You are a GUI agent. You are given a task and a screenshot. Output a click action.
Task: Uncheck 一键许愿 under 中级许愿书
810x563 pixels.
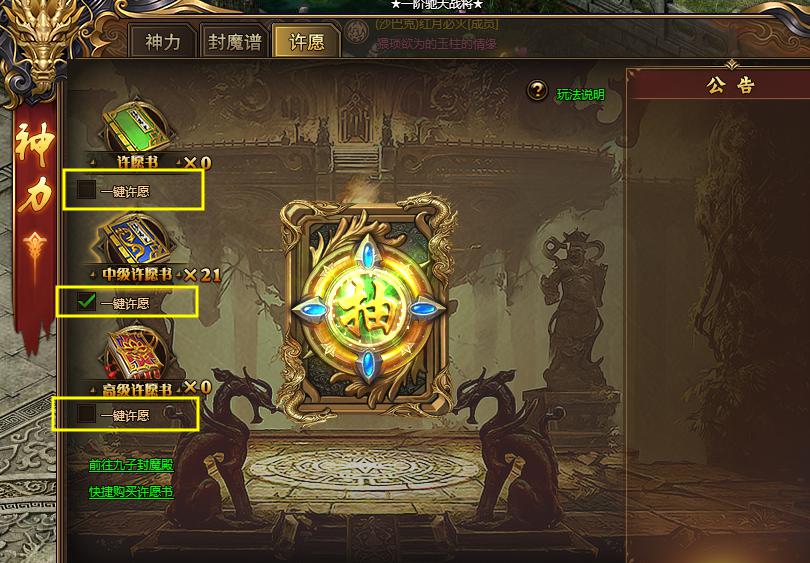point(87,302)
